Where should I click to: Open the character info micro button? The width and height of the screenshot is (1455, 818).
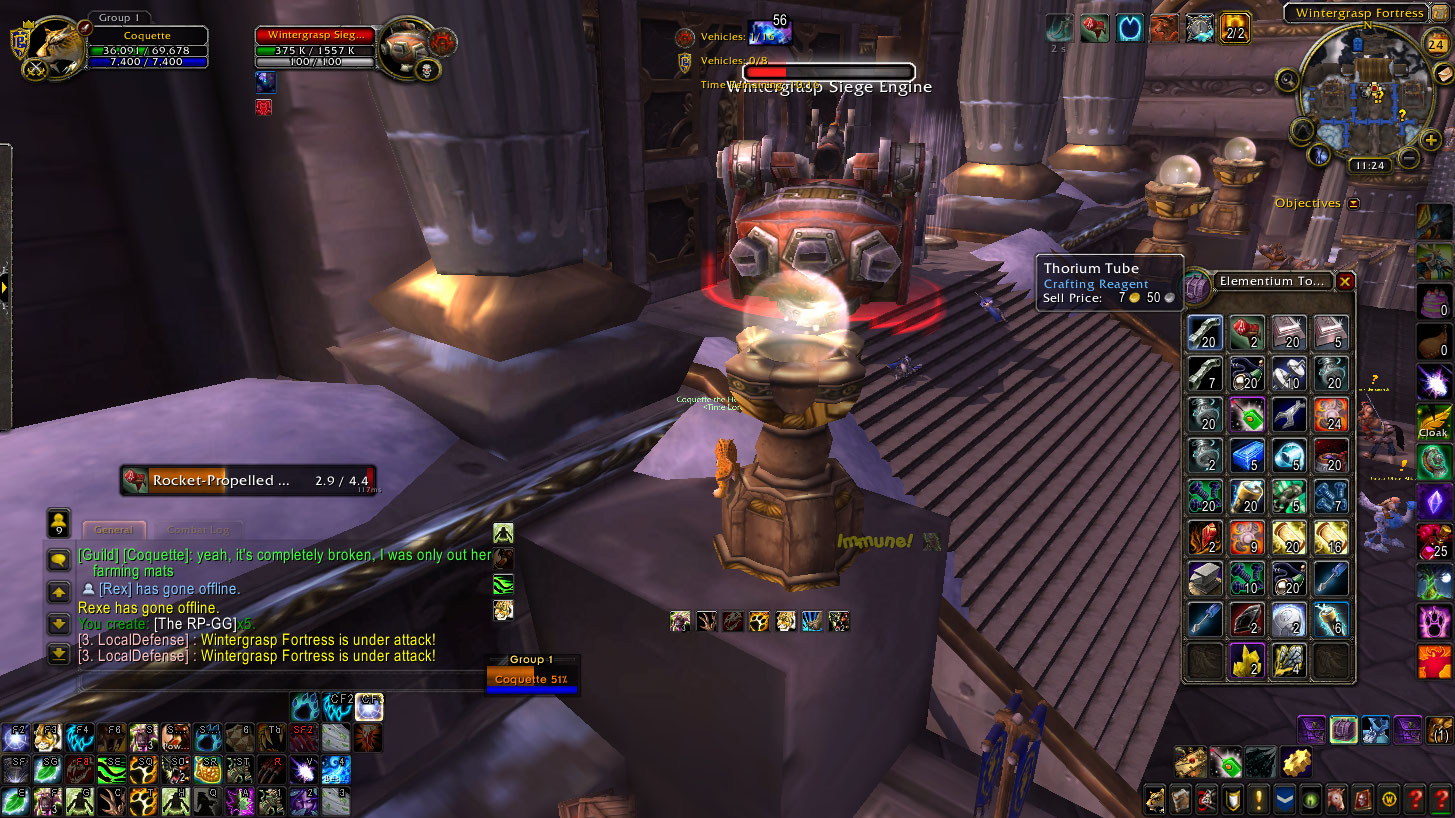pyautogui.click(x=1155, y=799)
